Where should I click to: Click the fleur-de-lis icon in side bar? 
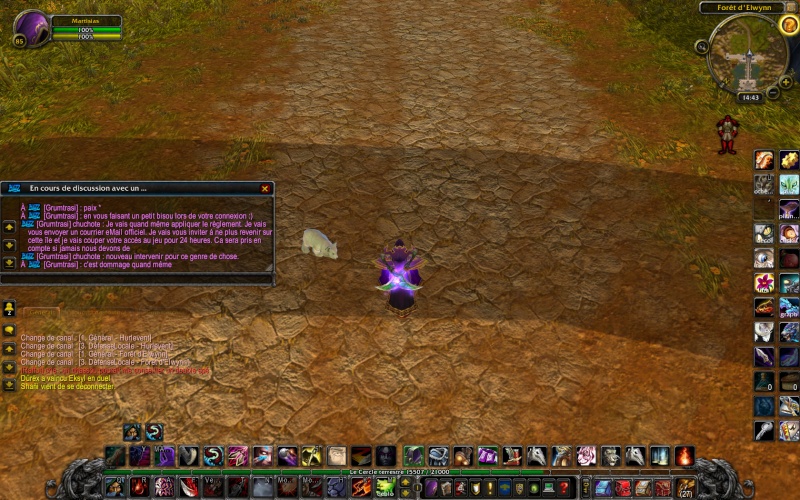click(x=789, y=184)
